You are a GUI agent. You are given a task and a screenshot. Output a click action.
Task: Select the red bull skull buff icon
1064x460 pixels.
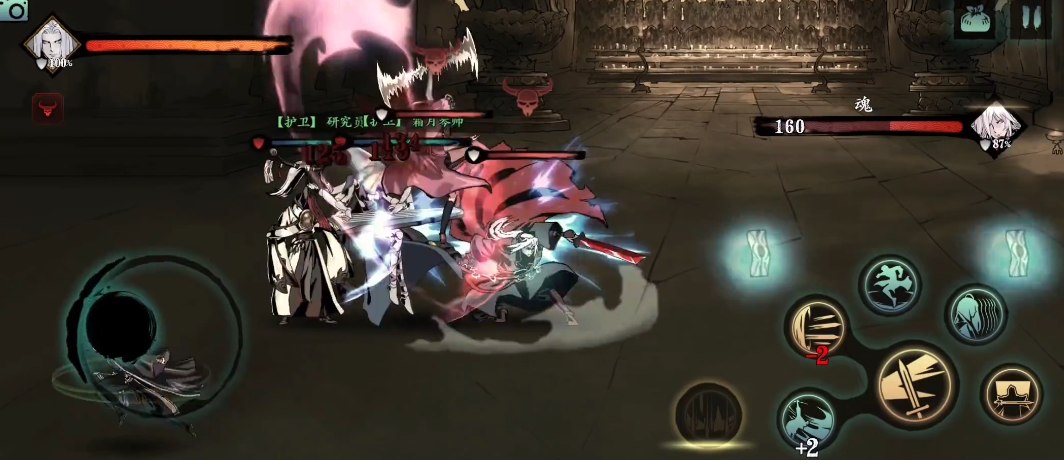point(47,107)
